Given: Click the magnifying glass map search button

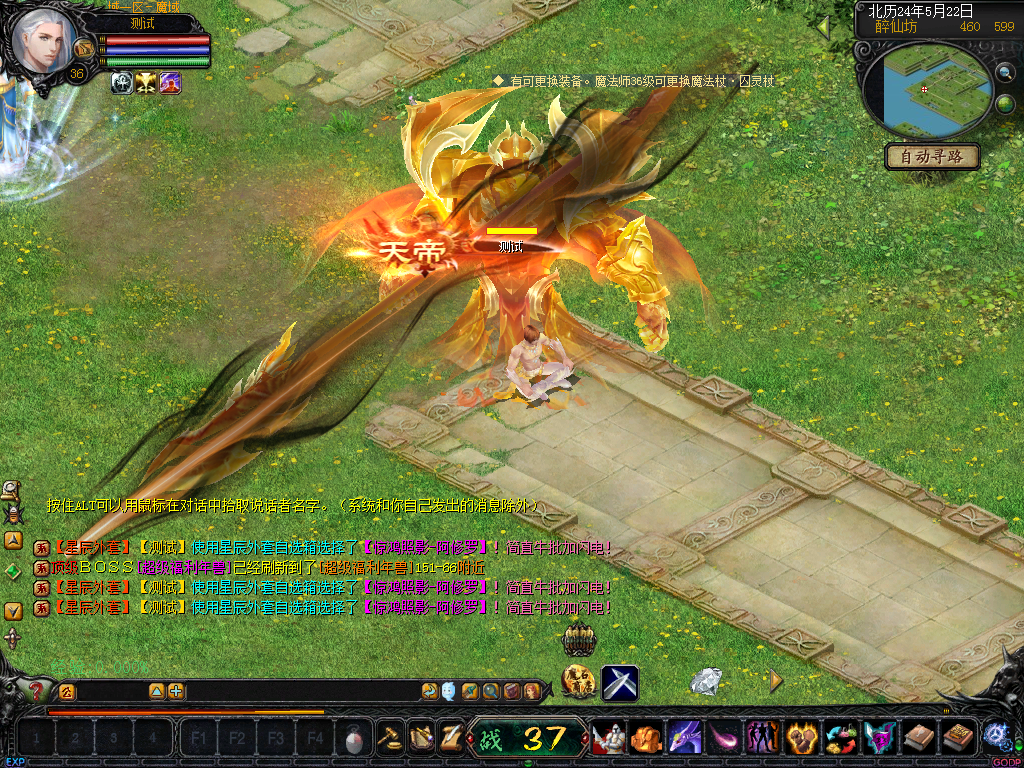Looking at the screenshot, I should pyautogui.click(x=1004, y=73).
